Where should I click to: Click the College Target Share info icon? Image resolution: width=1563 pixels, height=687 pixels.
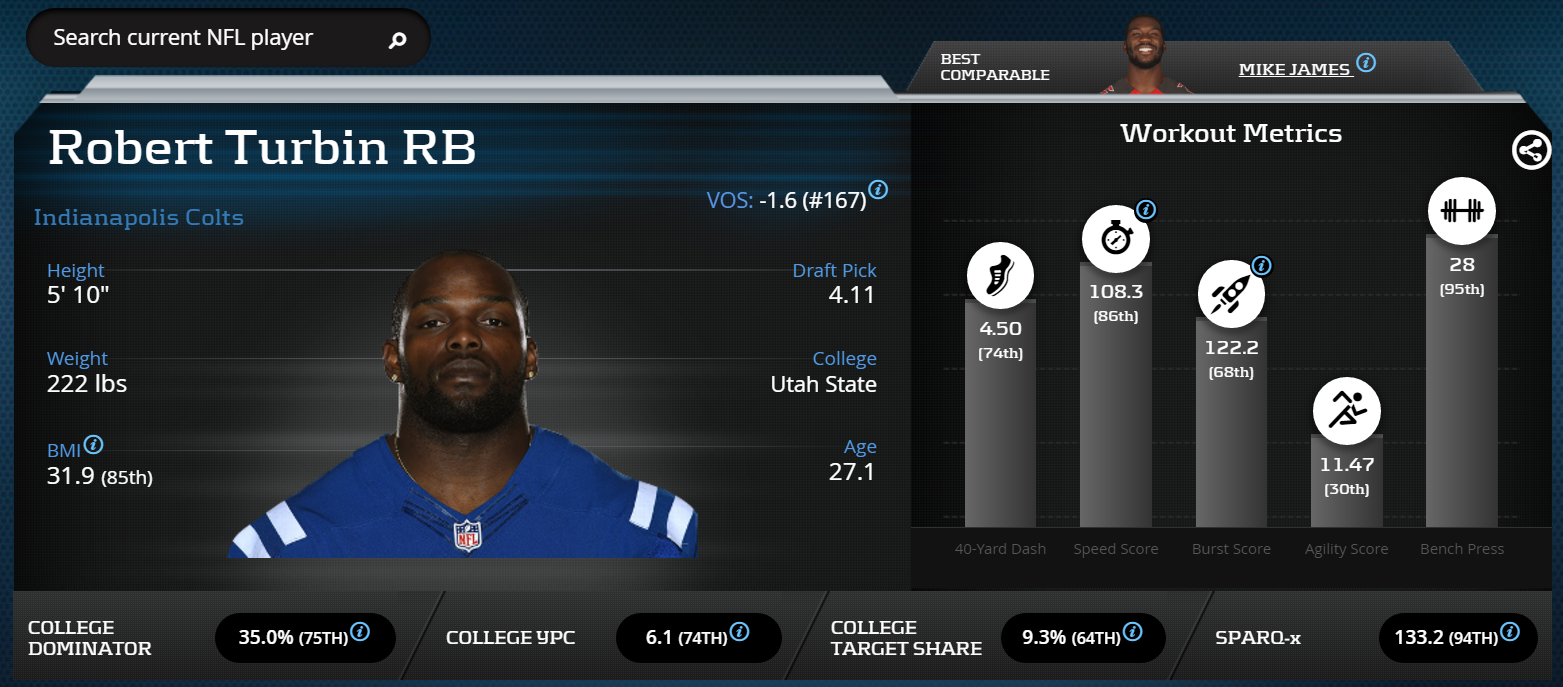coord(1132,632)
